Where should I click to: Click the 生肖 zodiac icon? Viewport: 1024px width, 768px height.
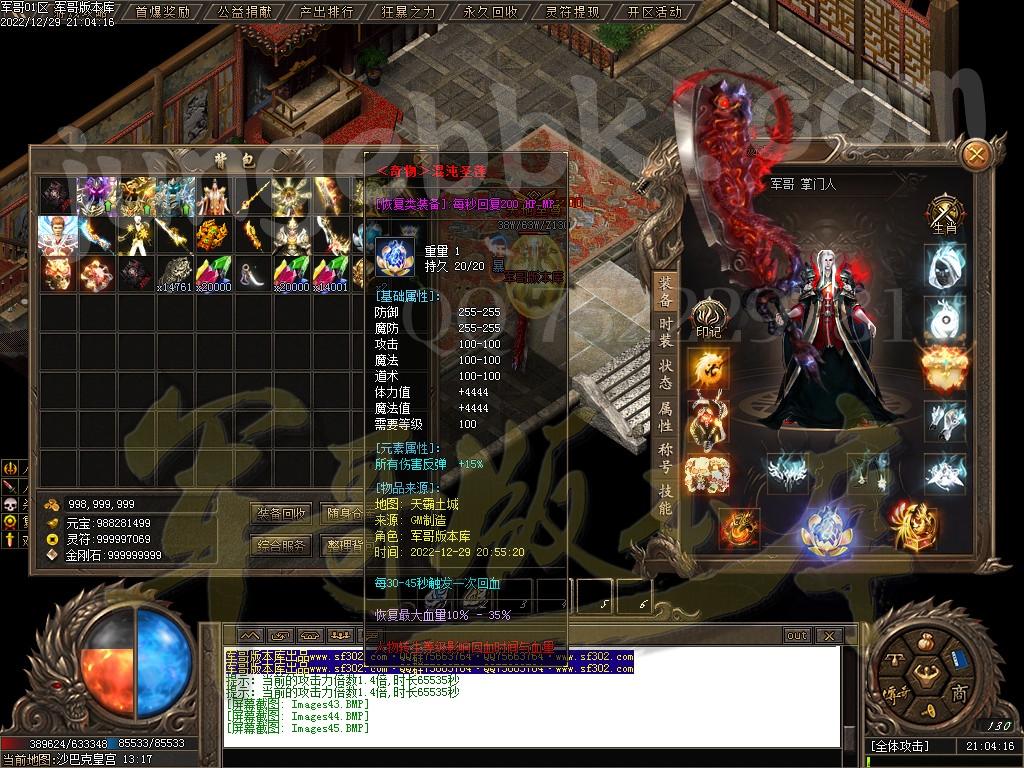[x=944, y=213]
